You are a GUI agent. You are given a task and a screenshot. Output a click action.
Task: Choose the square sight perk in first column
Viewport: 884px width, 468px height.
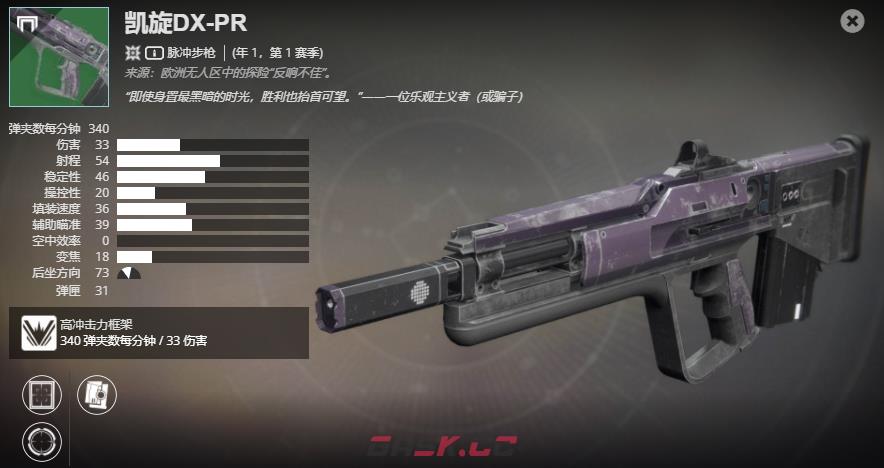pos(42,395)
